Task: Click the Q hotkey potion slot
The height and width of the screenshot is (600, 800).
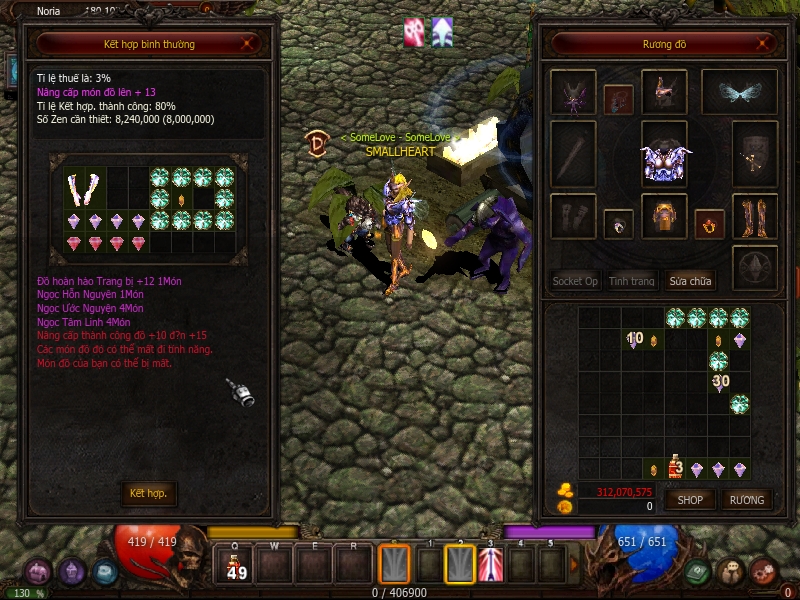Action: click(x=237, y=566)
